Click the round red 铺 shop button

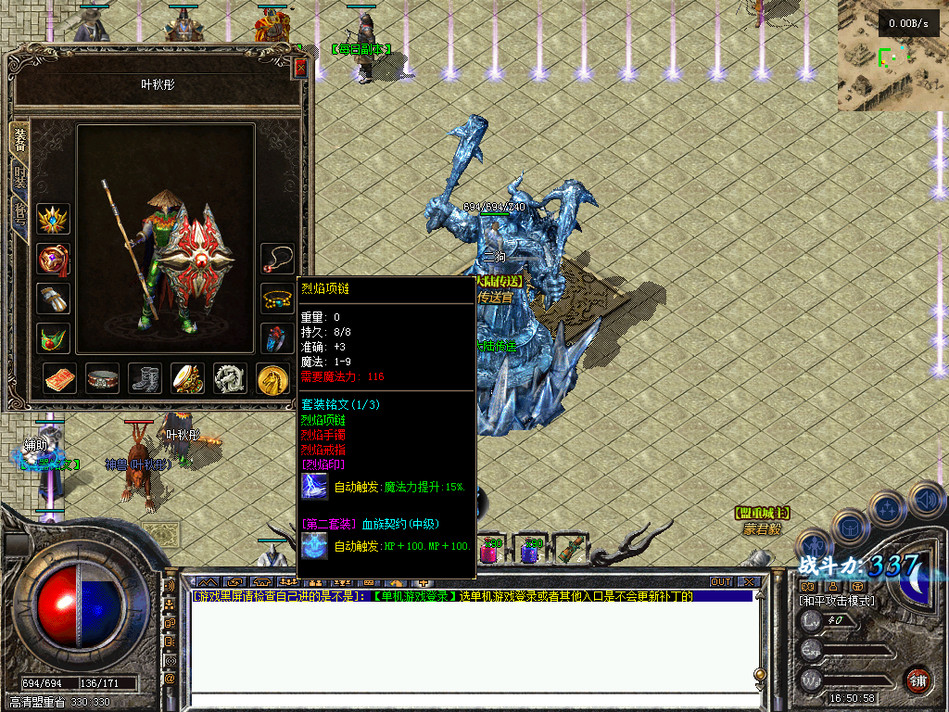915,679
